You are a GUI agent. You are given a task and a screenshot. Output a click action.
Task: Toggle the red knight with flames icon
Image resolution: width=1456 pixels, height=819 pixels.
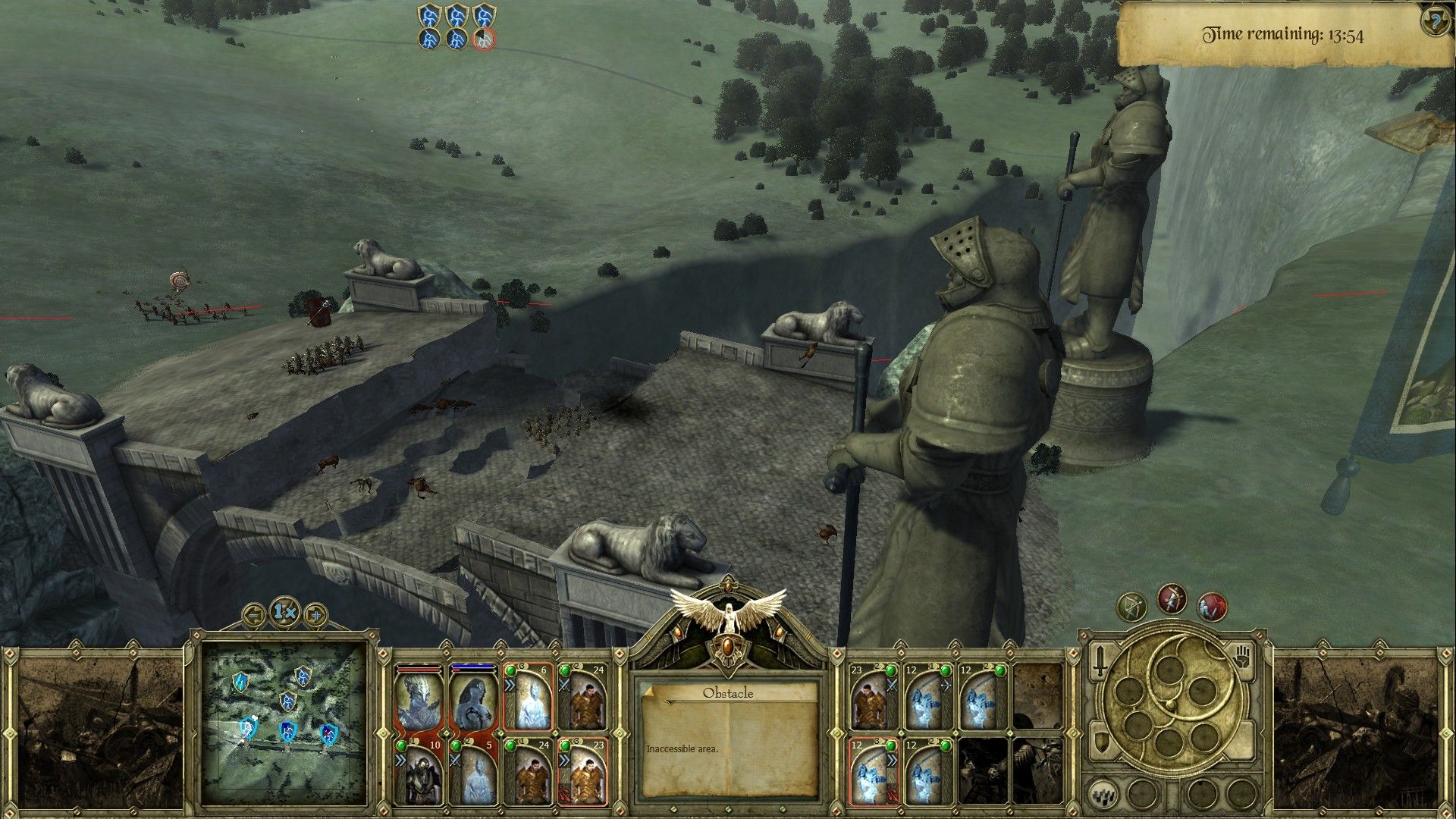click(x=1212, y=607)
